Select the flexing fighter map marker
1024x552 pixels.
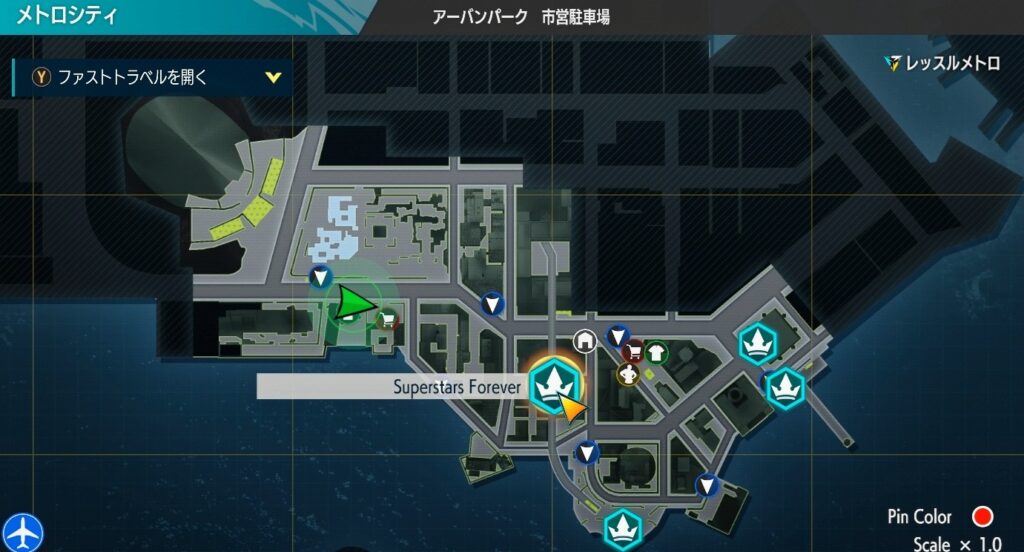tap(628, 375)
